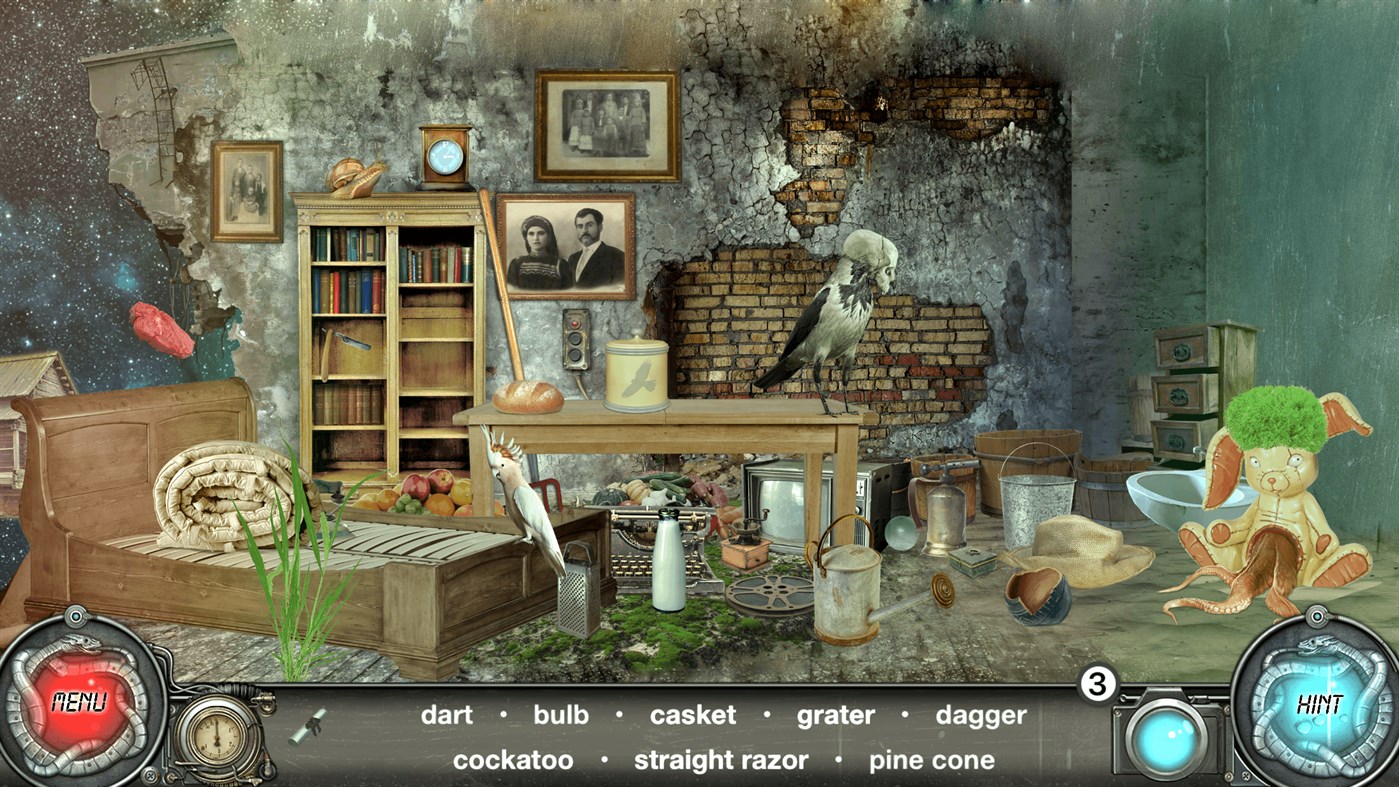Select 'pine cone' in the word list
The height and width of the screenshot is (787, 1399).
click(930, 760)
